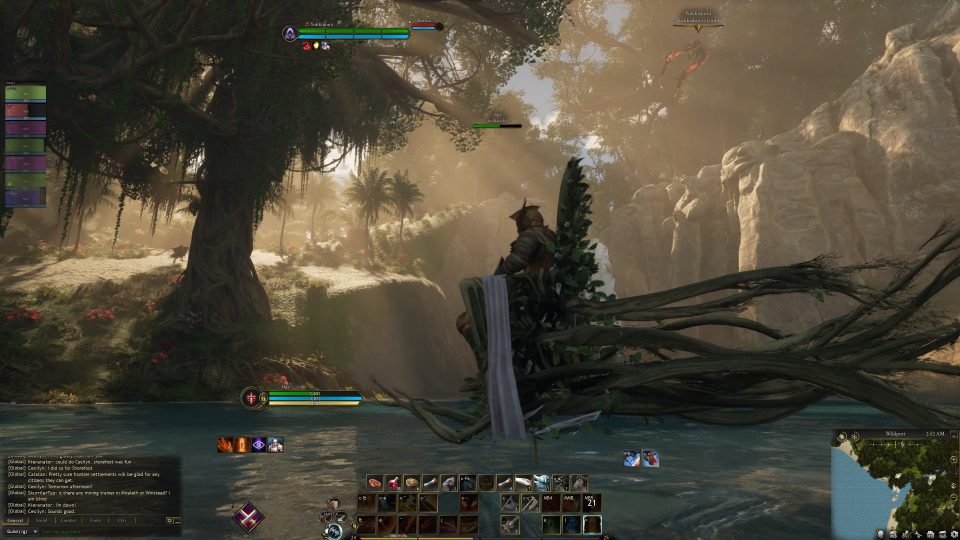The image size is (960, 540).
Task: Use the red potion hotbar slot
Action: (x=393, y=483)
